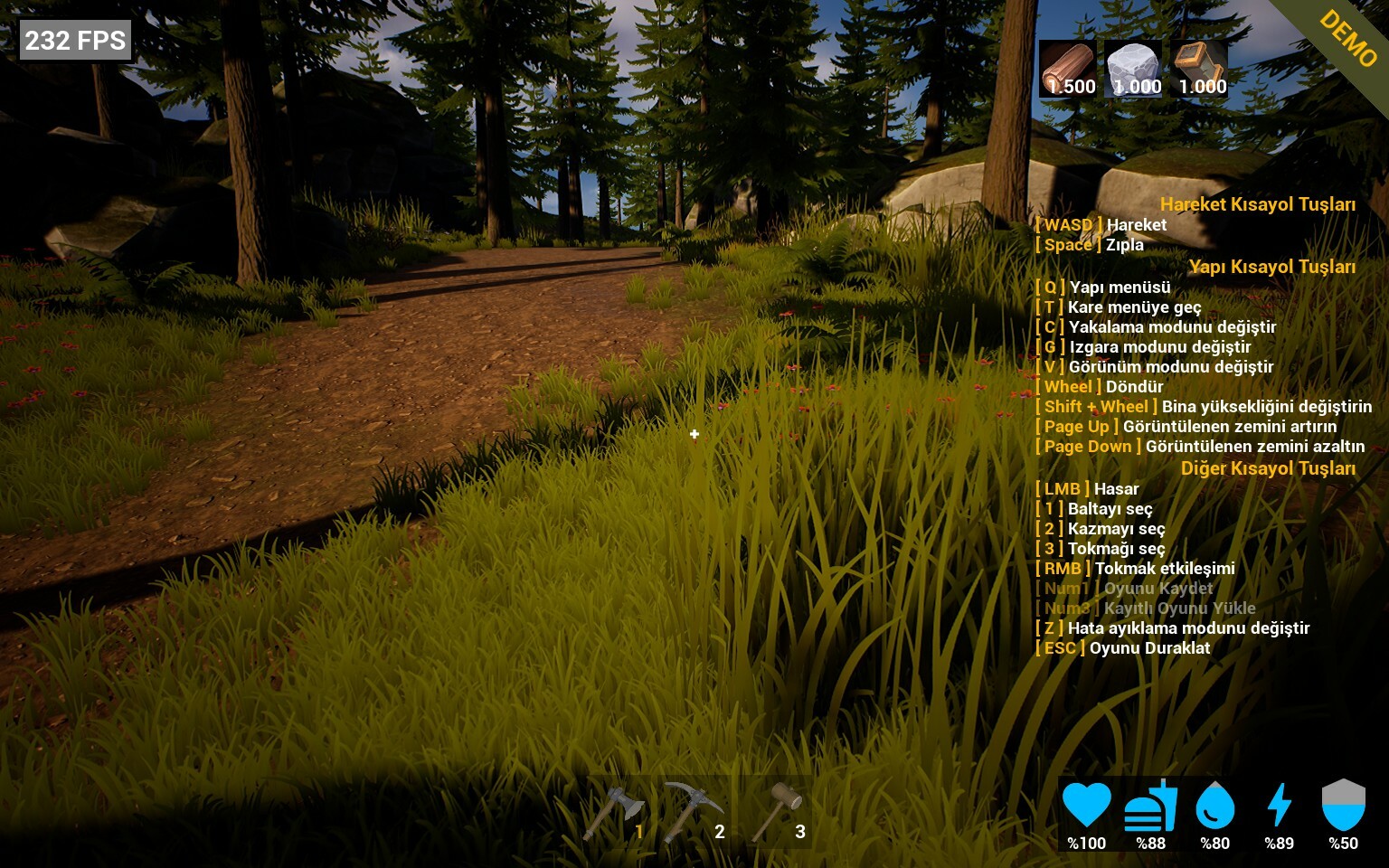
Task: Click the energy lightning bolt icon at %89
Action: tap(1279, 807)
